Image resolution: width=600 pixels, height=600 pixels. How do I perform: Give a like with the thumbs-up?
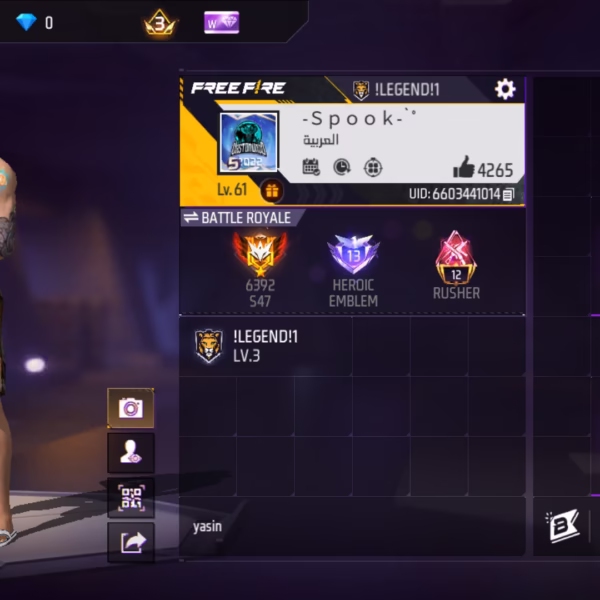(x=463, y=169)
